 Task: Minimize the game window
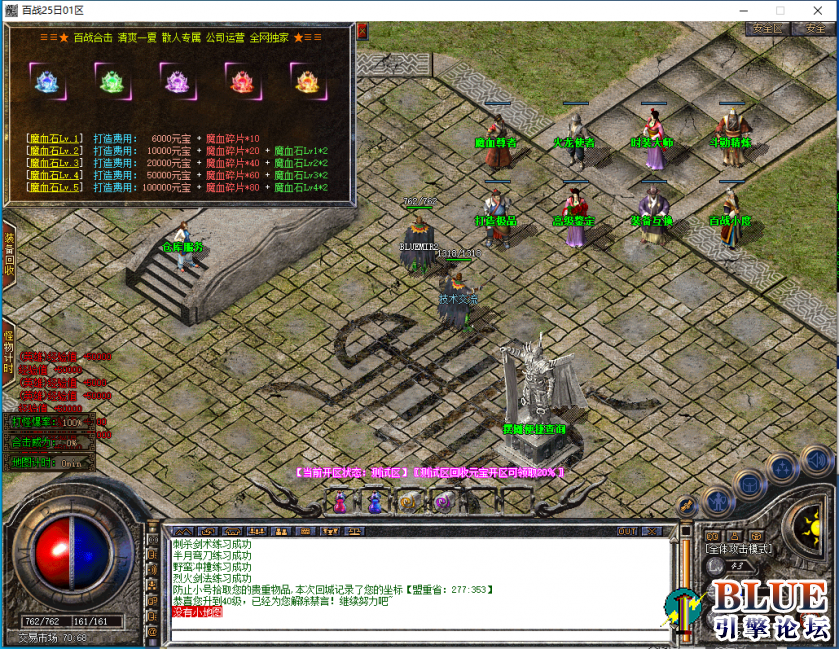pyautogui.click(x=745, y=10)
